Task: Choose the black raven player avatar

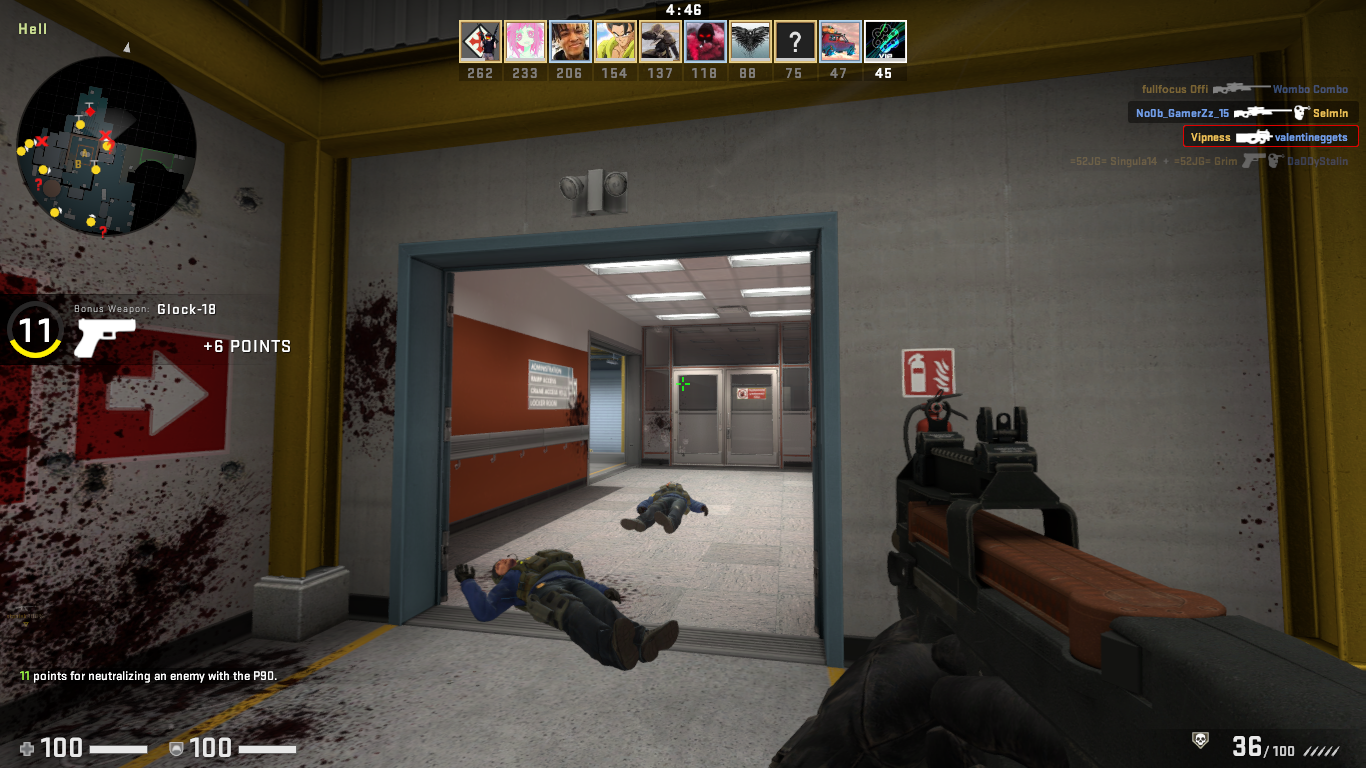Action: point(750,42)
